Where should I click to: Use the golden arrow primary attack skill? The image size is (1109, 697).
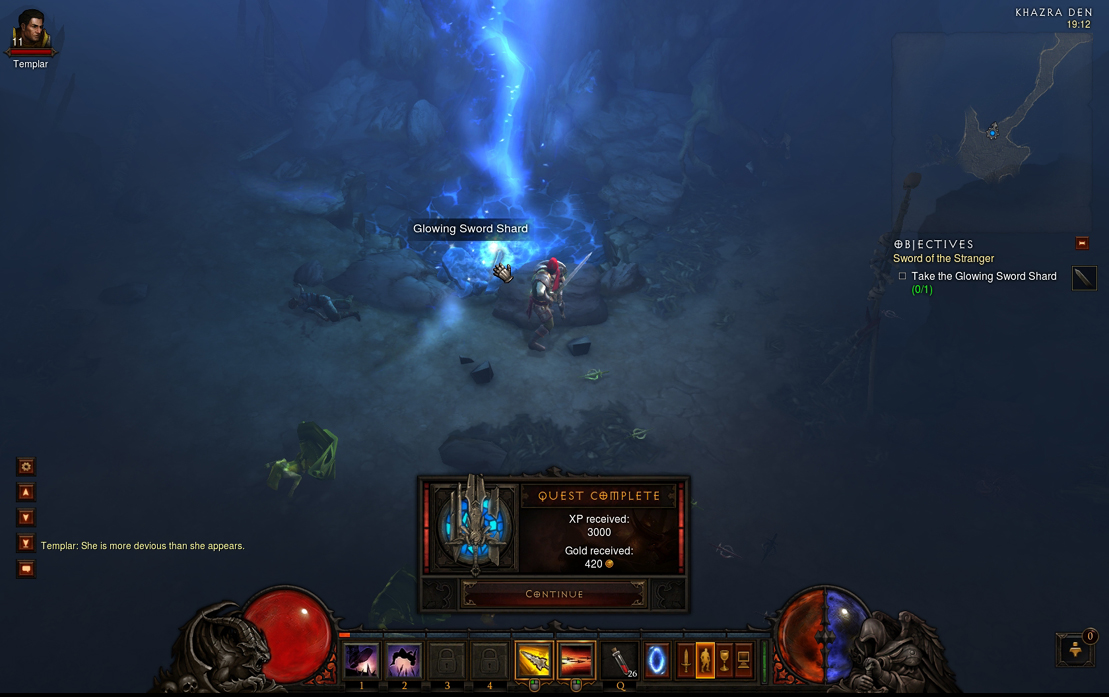534,661
